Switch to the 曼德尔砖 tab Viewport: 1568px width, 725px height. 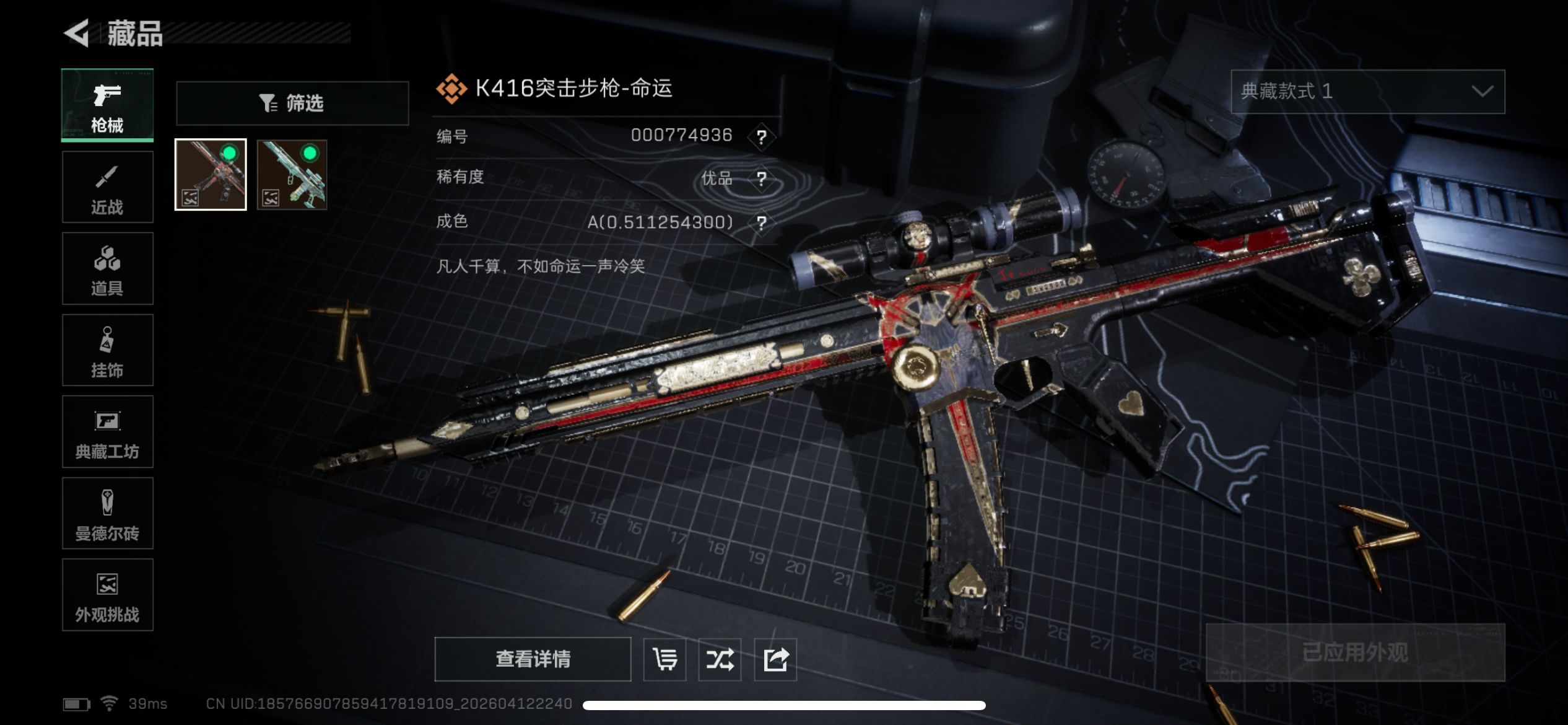[107, 514]
